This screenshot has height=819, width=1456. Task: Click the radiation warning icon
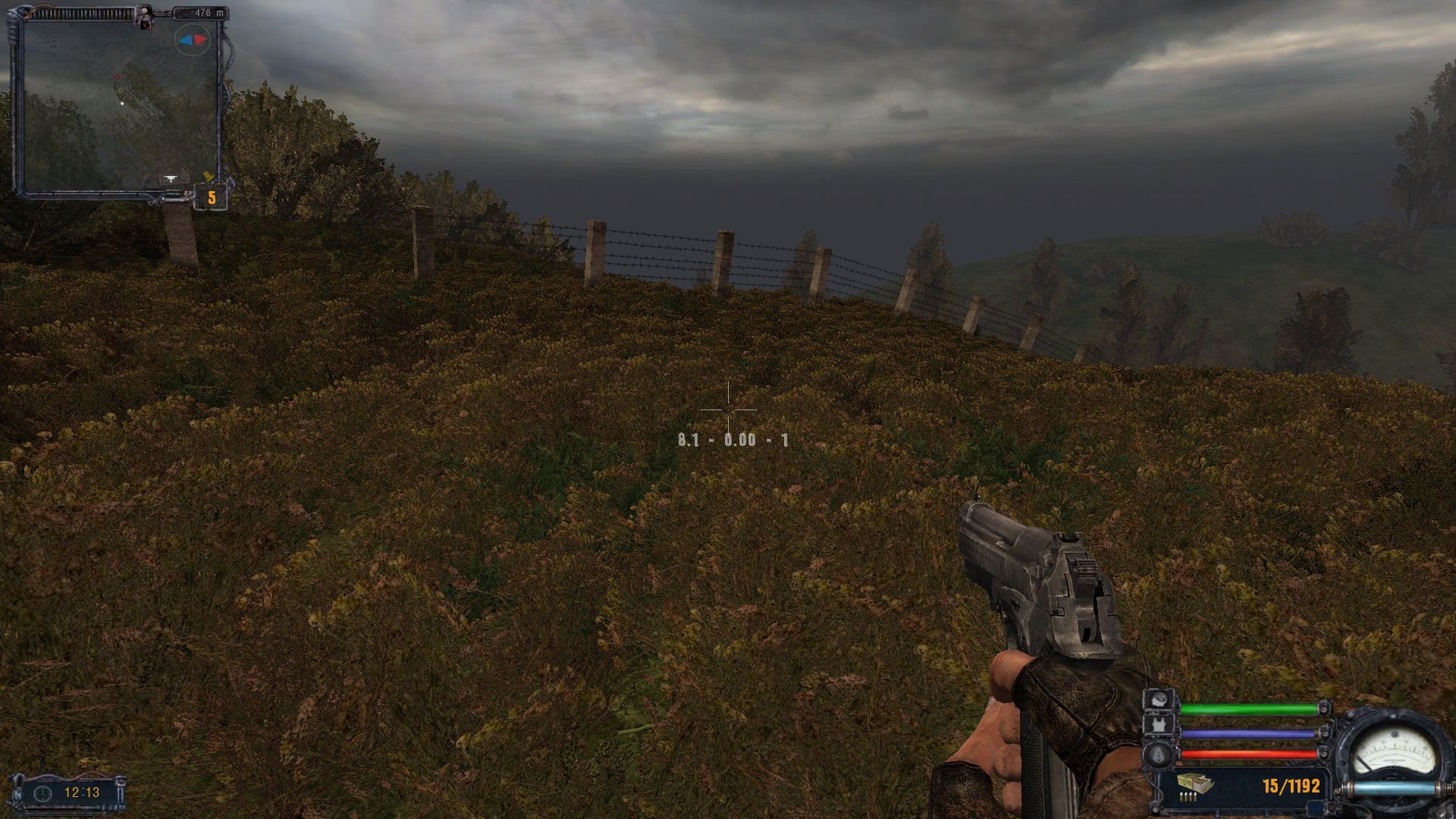point(1159,754)
